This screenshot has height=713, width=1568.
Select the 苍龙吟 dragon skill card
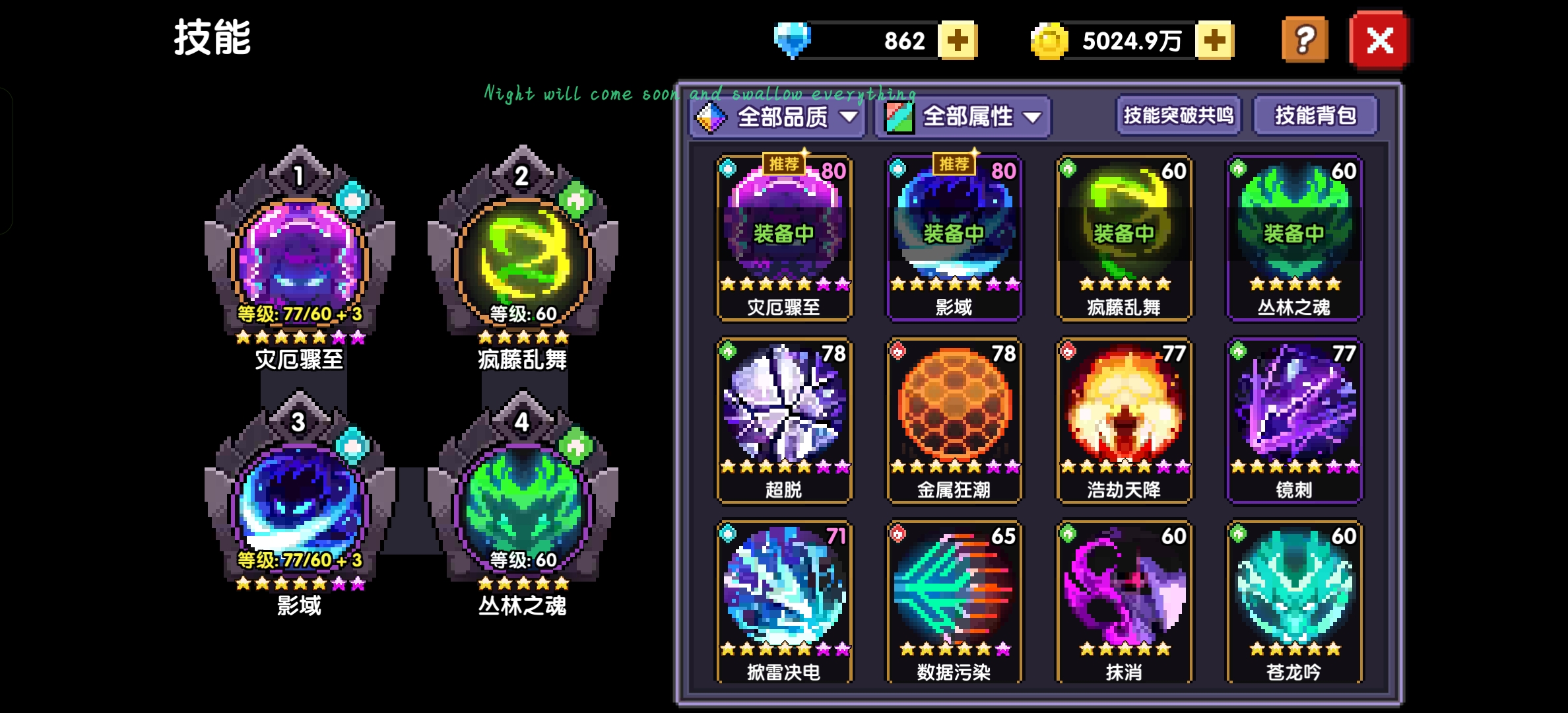1294,602
